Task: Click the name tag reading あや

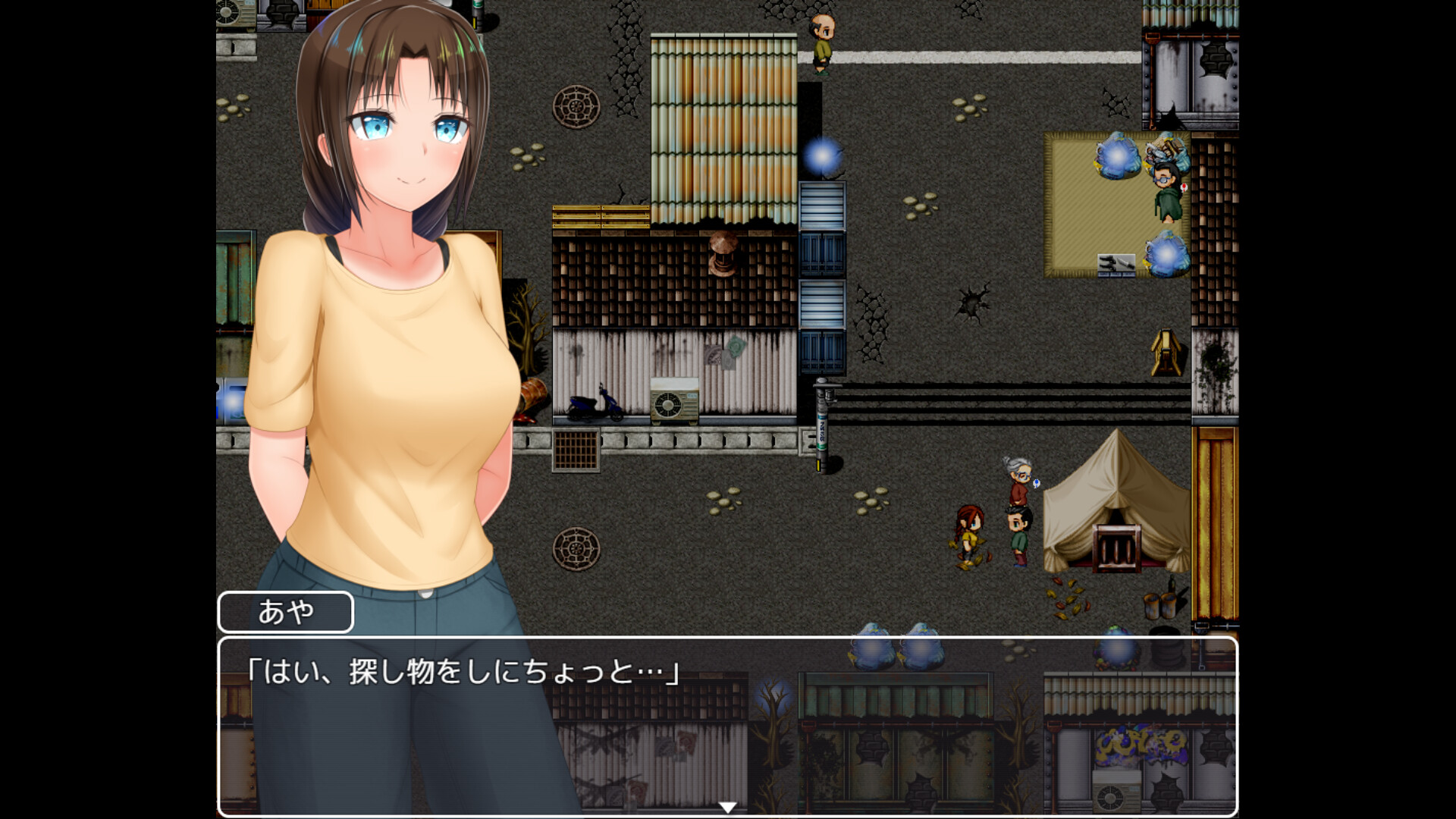Action: [284, 610]
